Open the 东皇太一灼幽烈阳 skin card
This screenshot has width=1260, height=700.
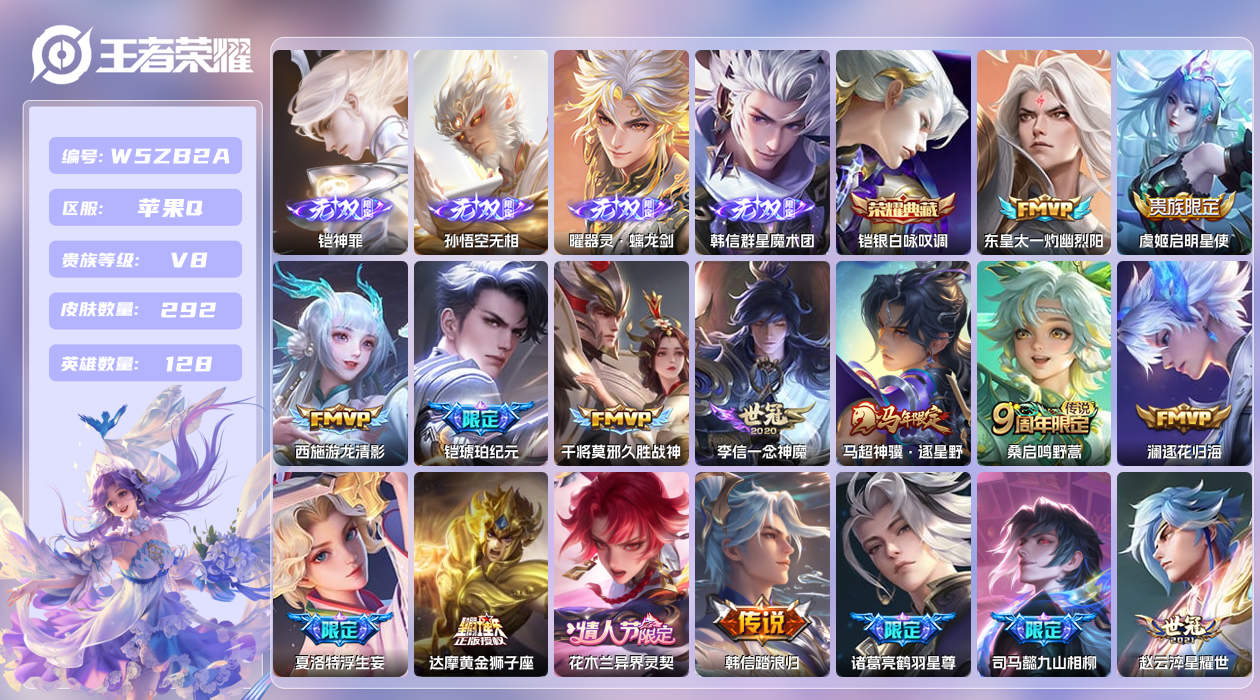[1043, 152]
